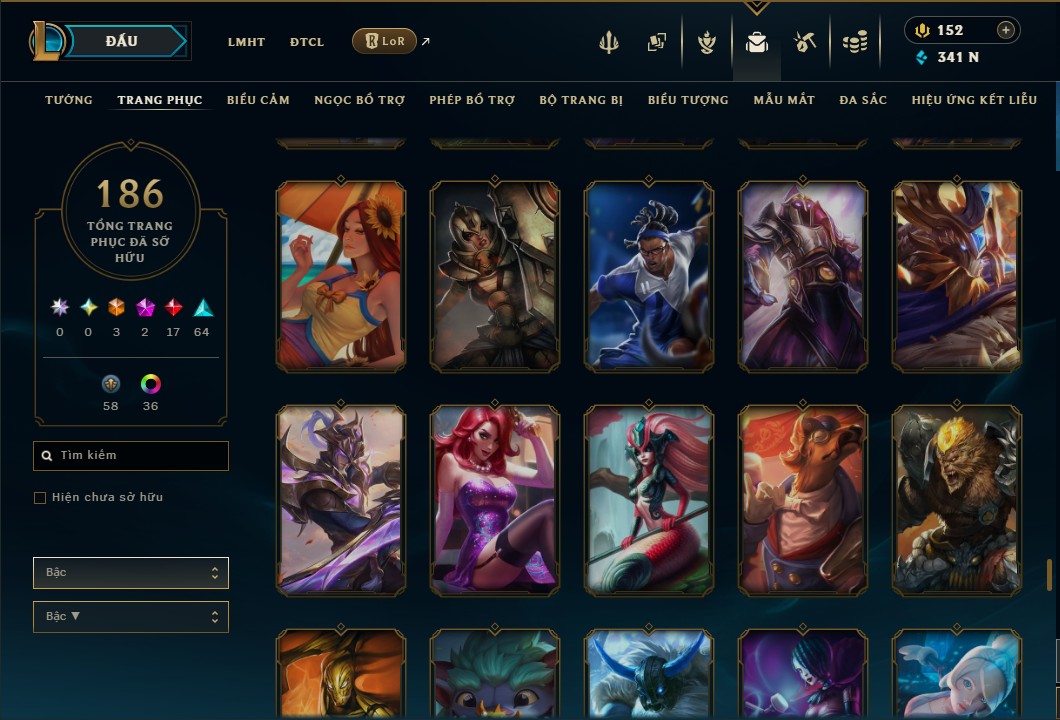Screen dimensions: 1060x720
Task: Click the ĐẤU play button
Action: point(121,41)
